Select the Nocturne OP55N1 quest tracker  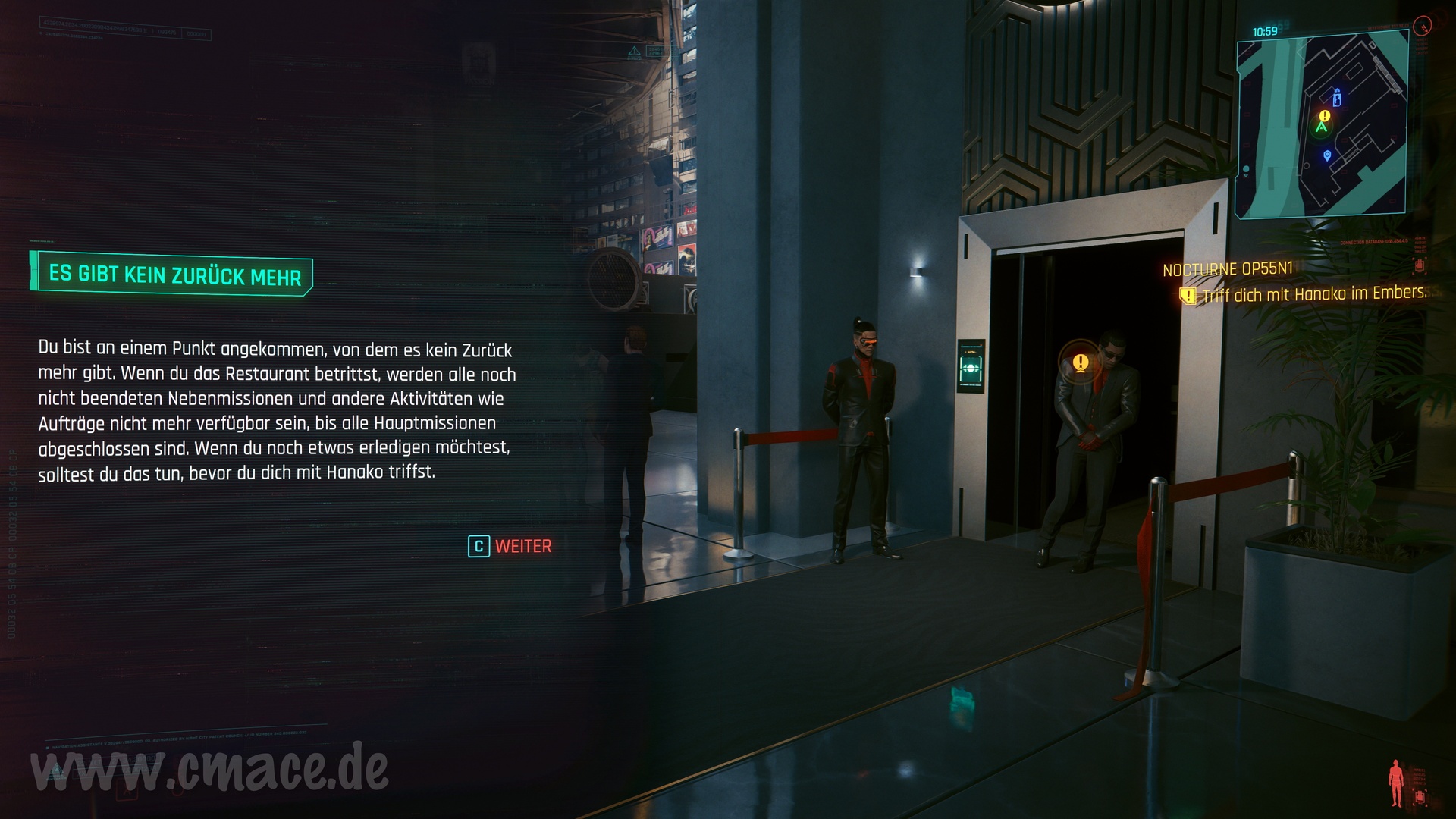point(1228,269)
